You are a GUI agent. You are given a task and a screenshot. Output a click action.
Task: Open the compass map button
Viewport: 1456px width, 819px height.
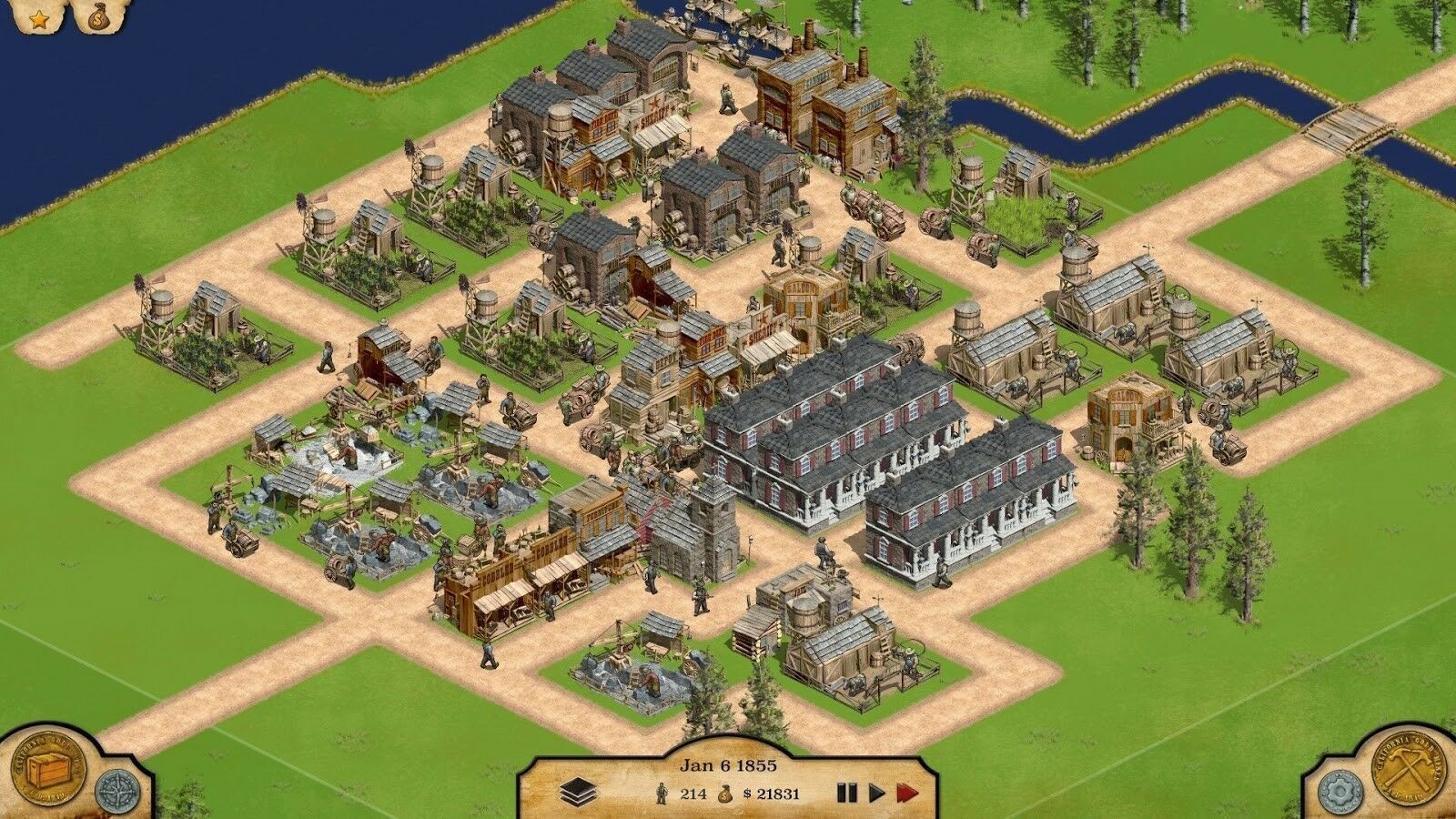(113, 790)
